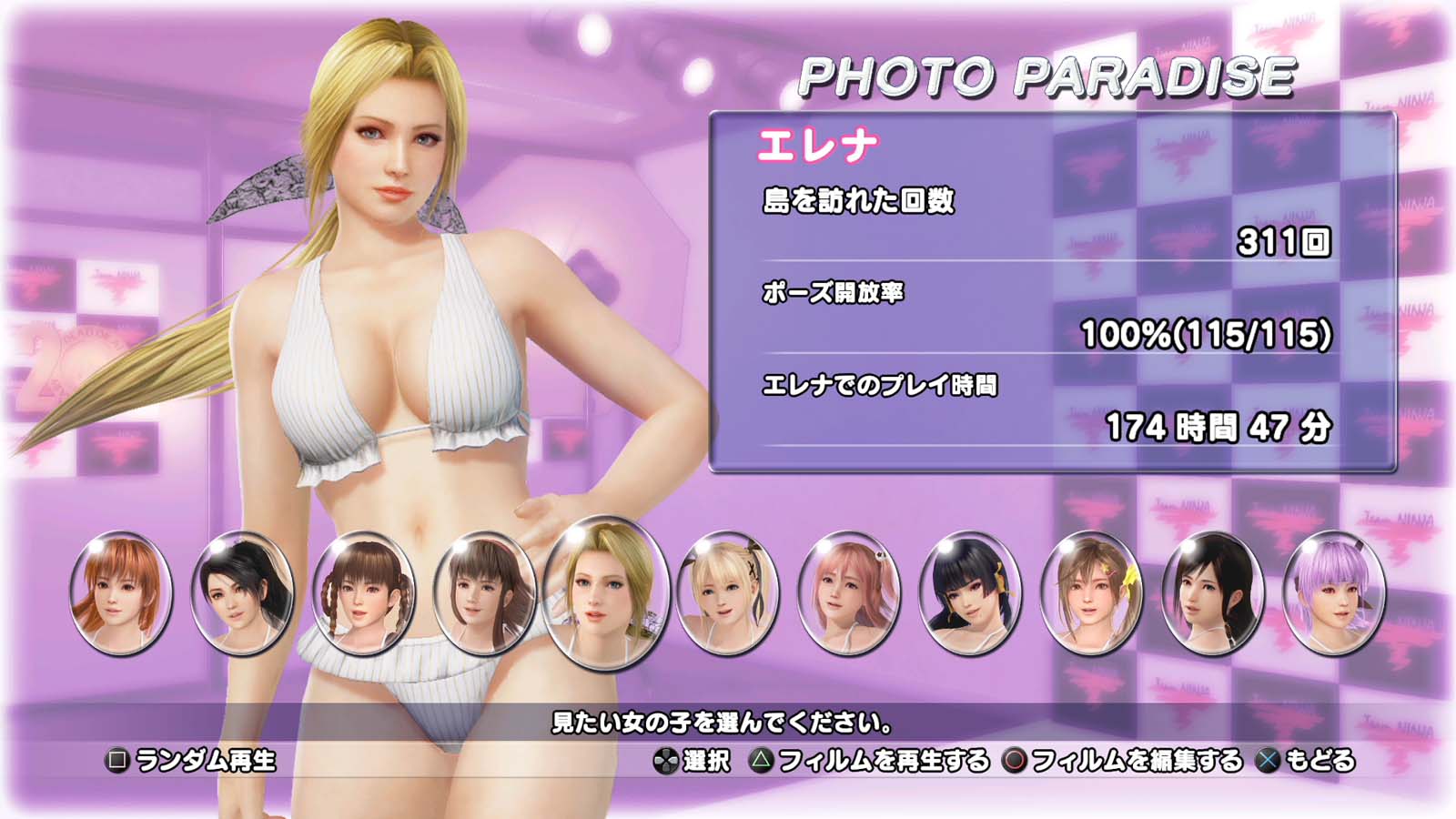Select the orange-haired girl portrait

120,591
